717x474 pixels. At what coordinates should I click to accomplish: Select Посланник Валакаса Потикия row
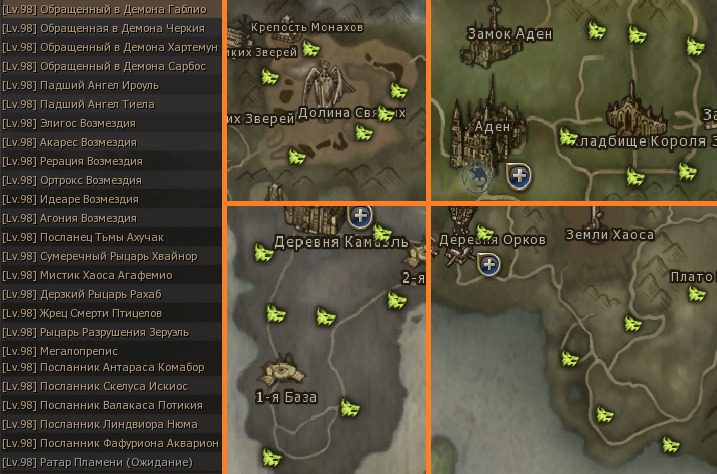pyautogui.click(x=110, y=405)
